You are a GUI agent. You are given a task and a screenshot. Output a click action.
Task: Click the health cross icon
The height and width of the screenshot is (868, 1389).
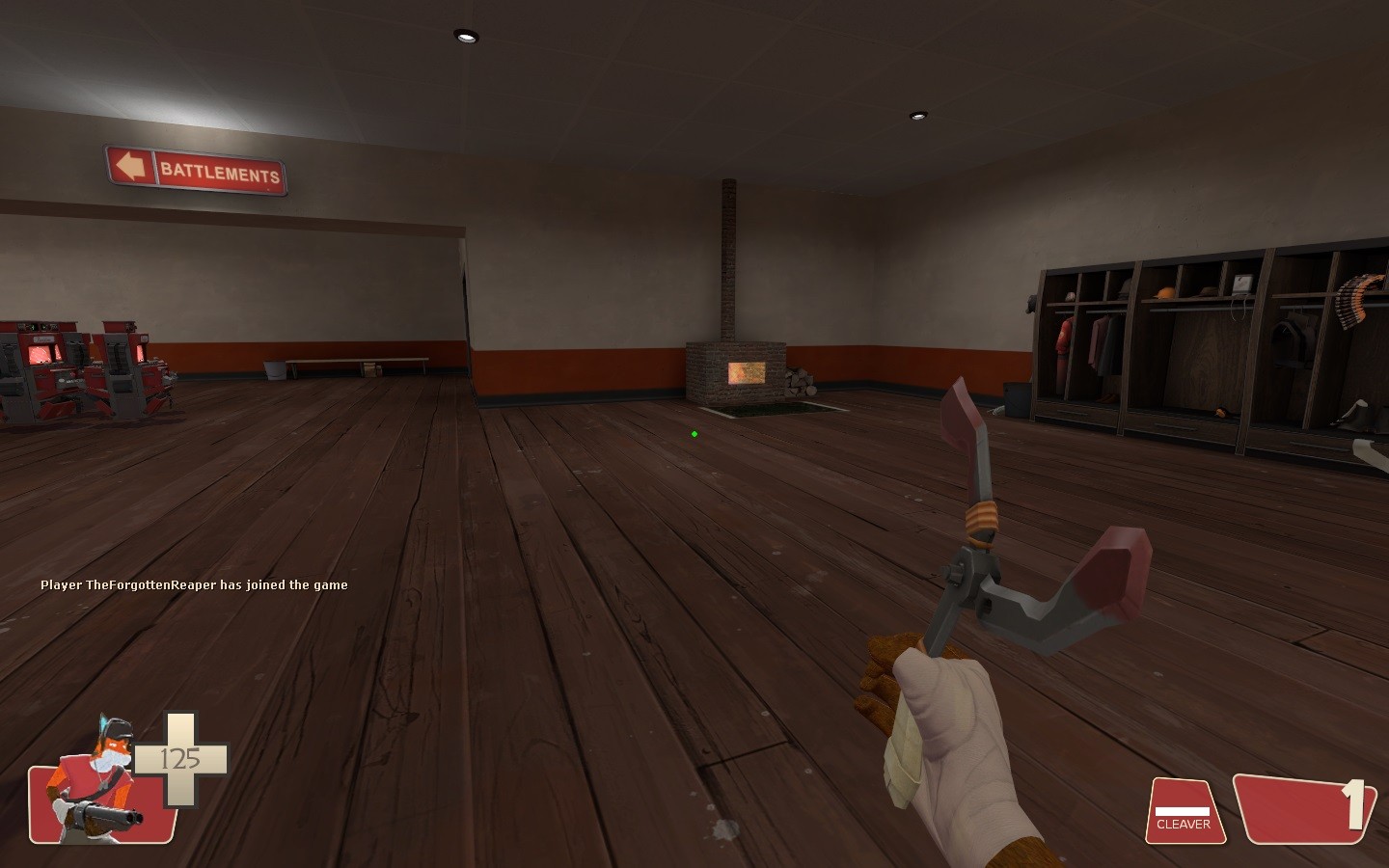click(x=178, y=757)
